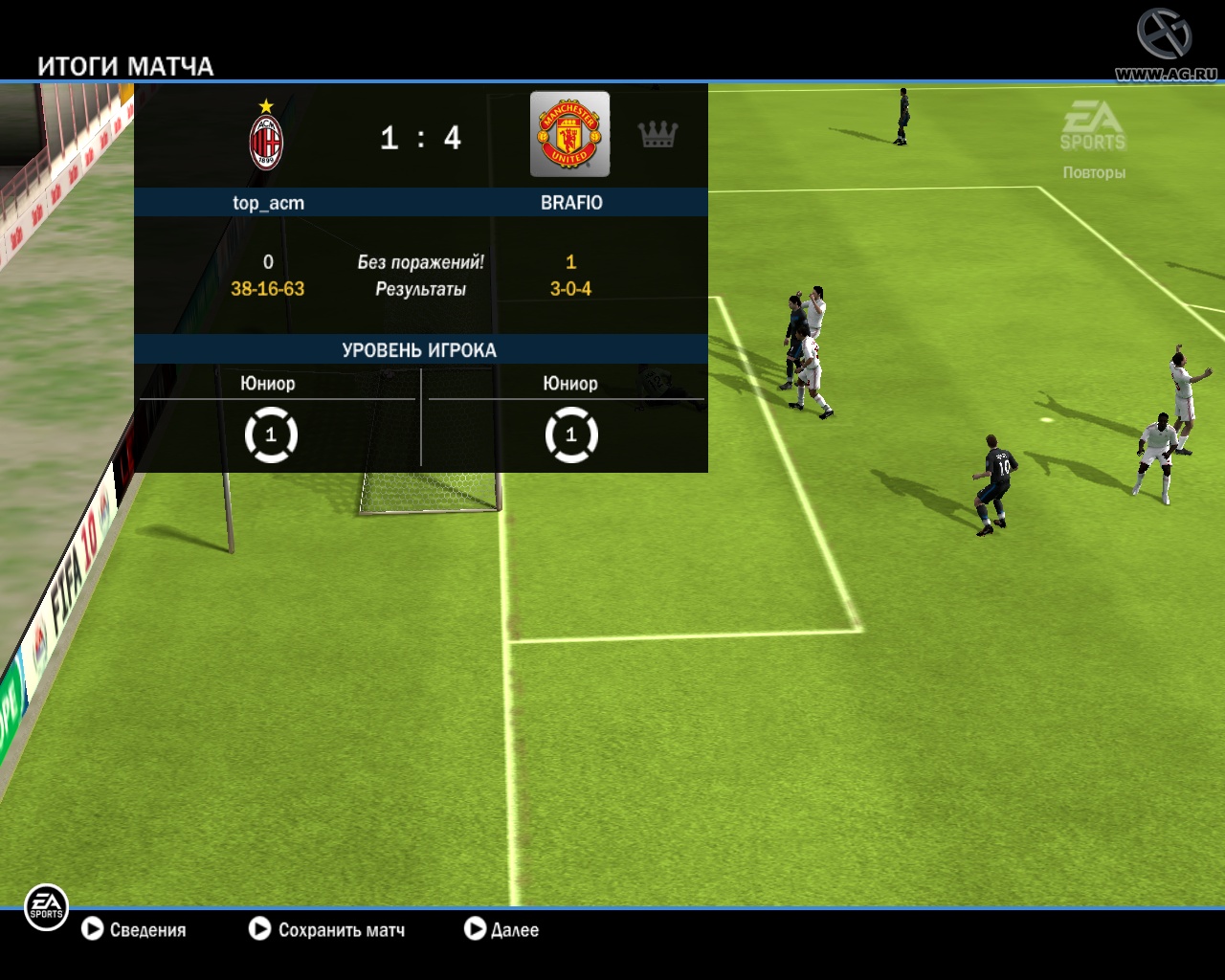Viewport: 1225px width, 980px height.
Task: Select the crown icon beside BRAFIO's crest
Action: [x=659, y=135]
